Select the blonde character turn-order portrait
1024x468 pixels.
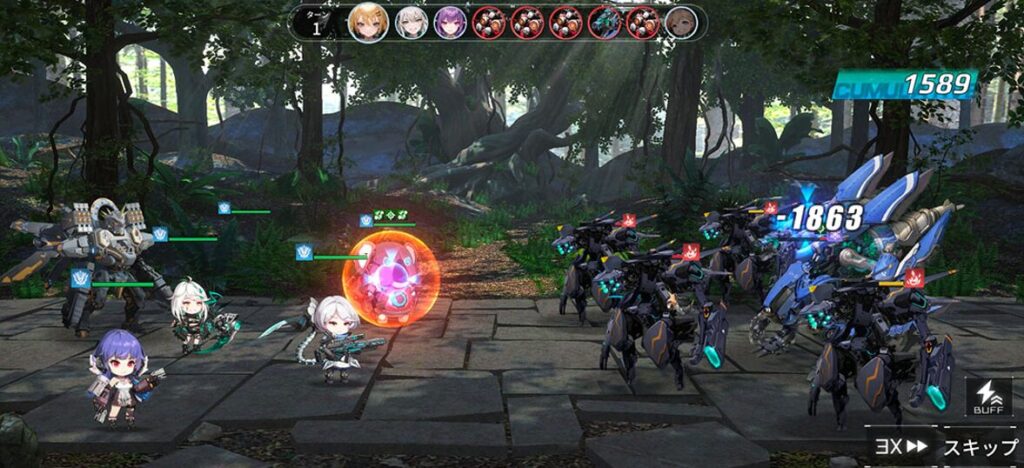click(367, 22)
